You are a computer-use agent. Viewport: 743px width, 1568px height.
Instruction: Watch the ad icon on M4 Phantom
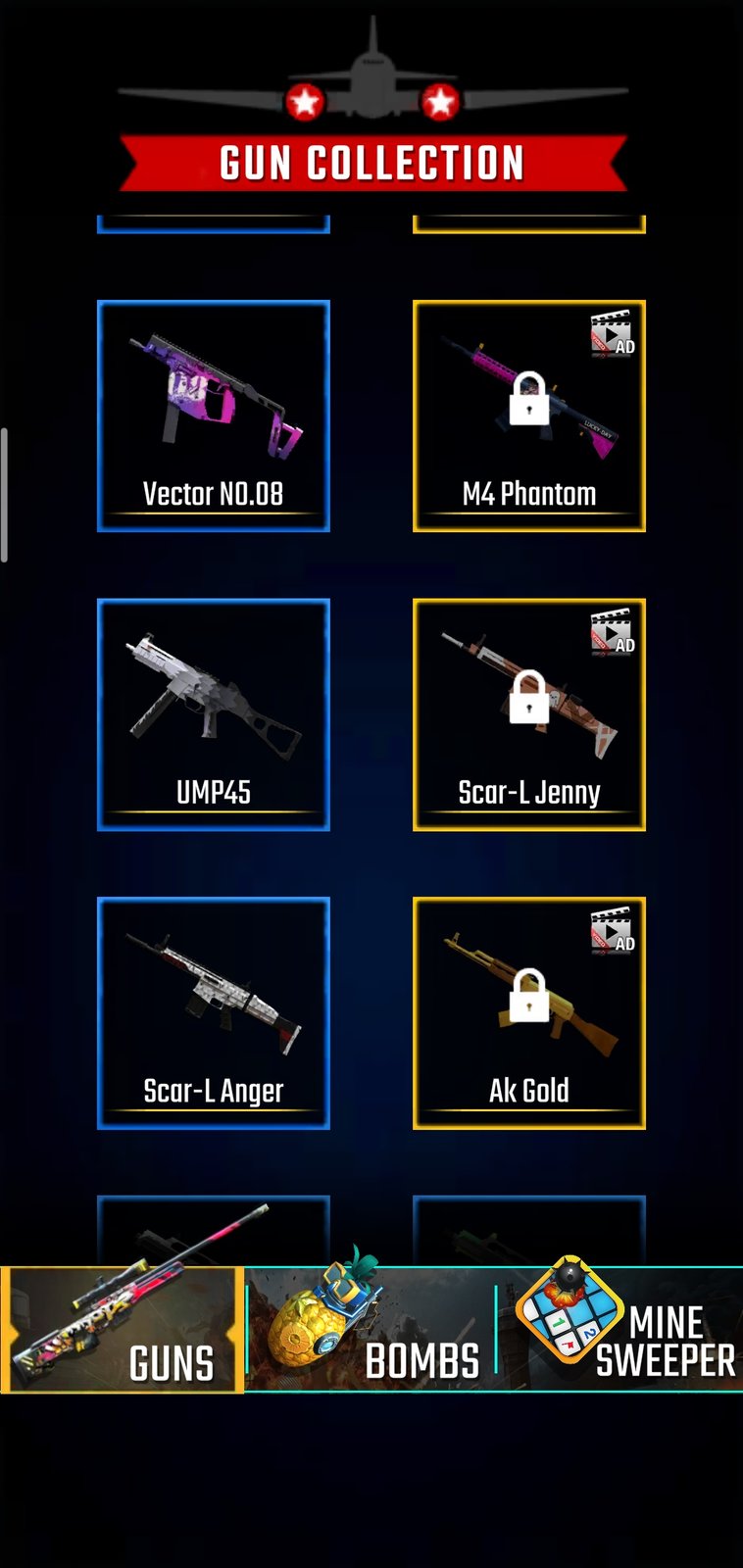coord(613,334)
